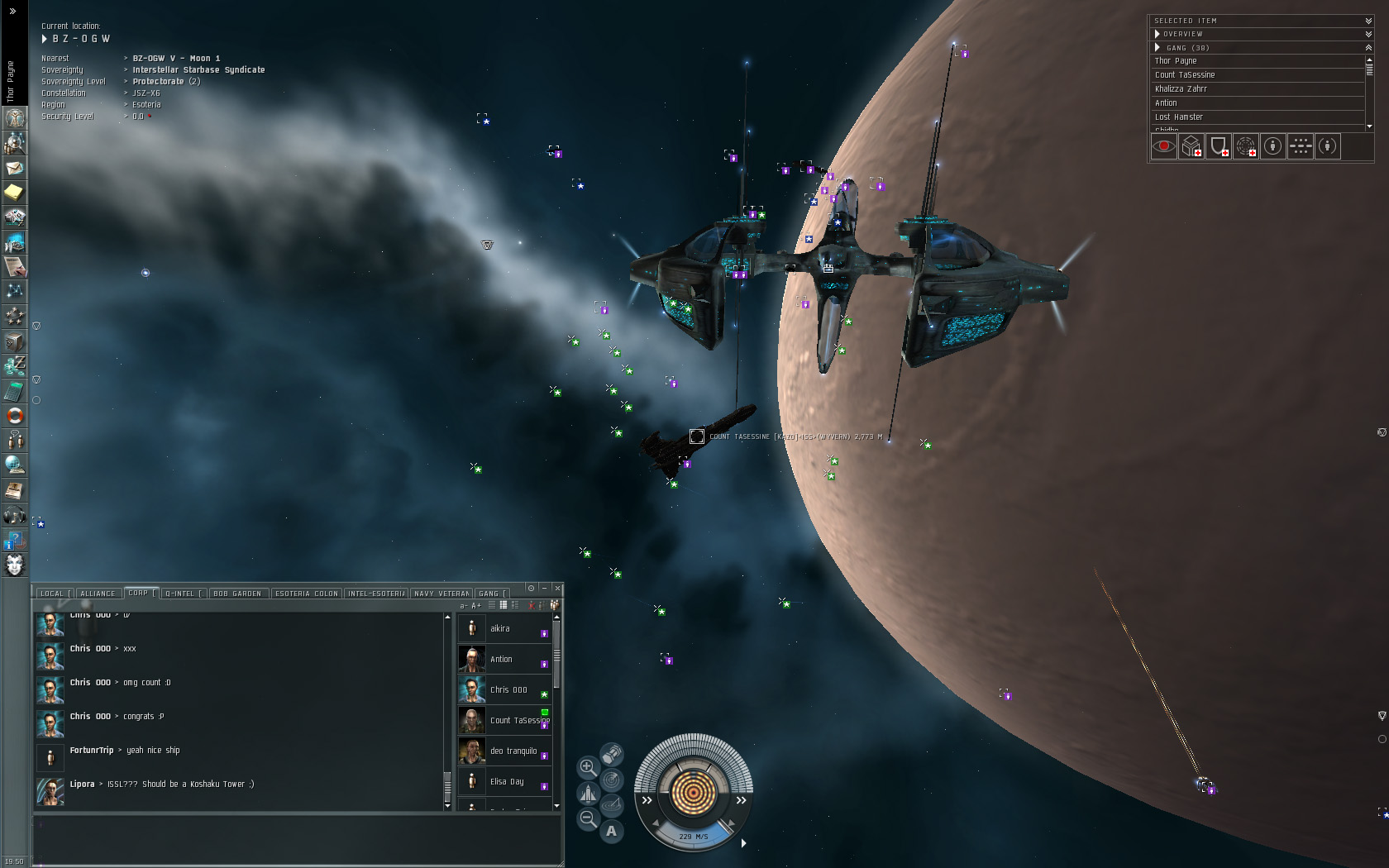
Task: Switch to the Local chat tab
Action: point(51,594)
